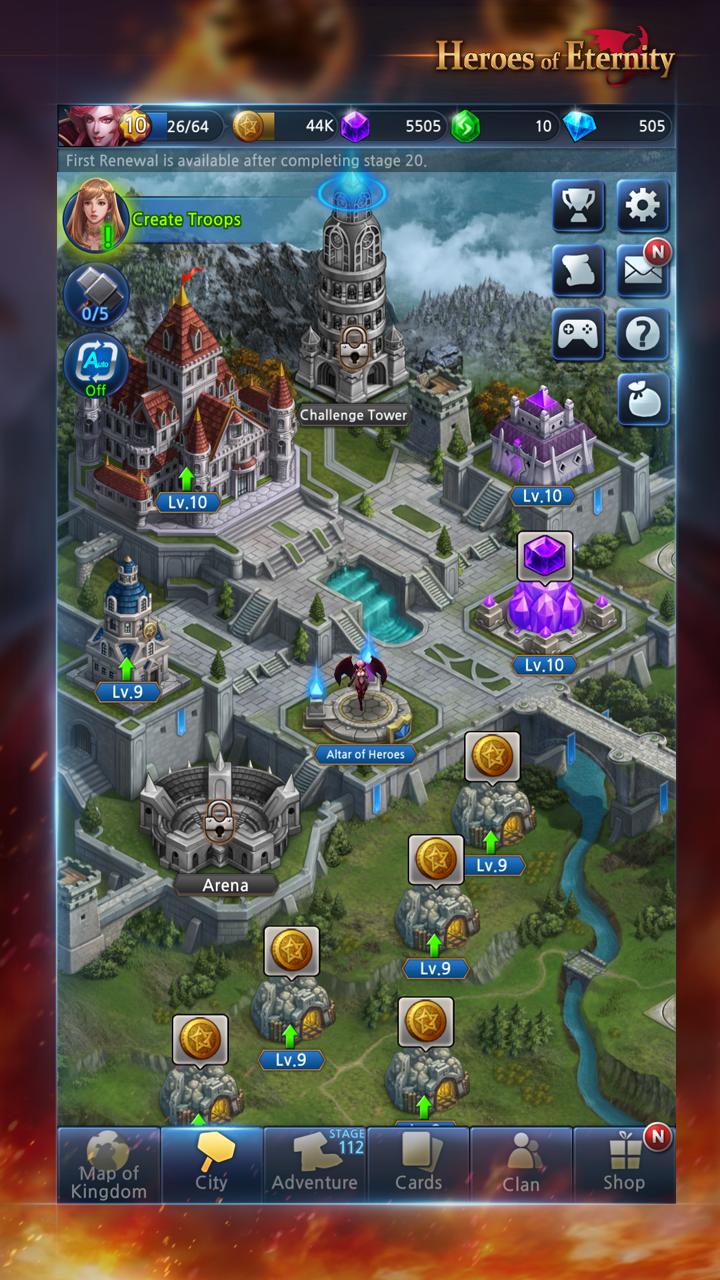720x1280 pixels.
Task: Collect the purple crystal resource bubble
Action: pyautogui.click(x=545, y=556)
